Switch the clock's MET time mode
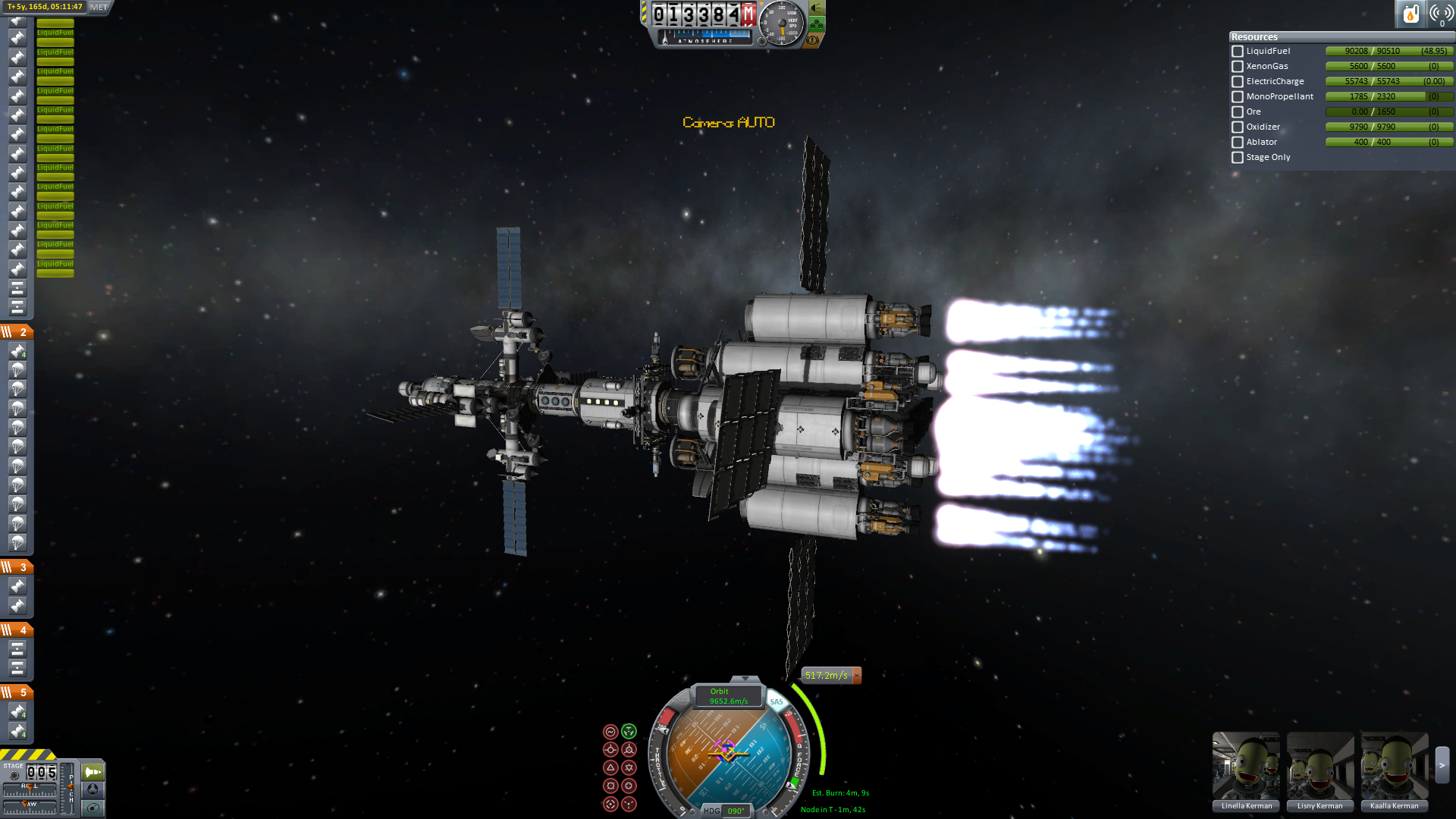The image size is (1456, 819). [99, 7]
